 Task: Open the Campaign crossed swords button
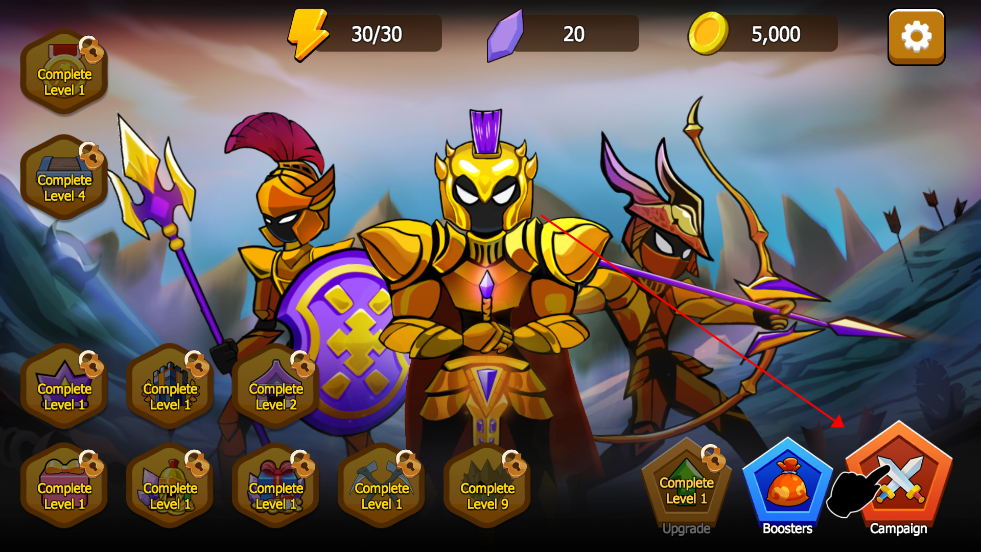point(898,477)
